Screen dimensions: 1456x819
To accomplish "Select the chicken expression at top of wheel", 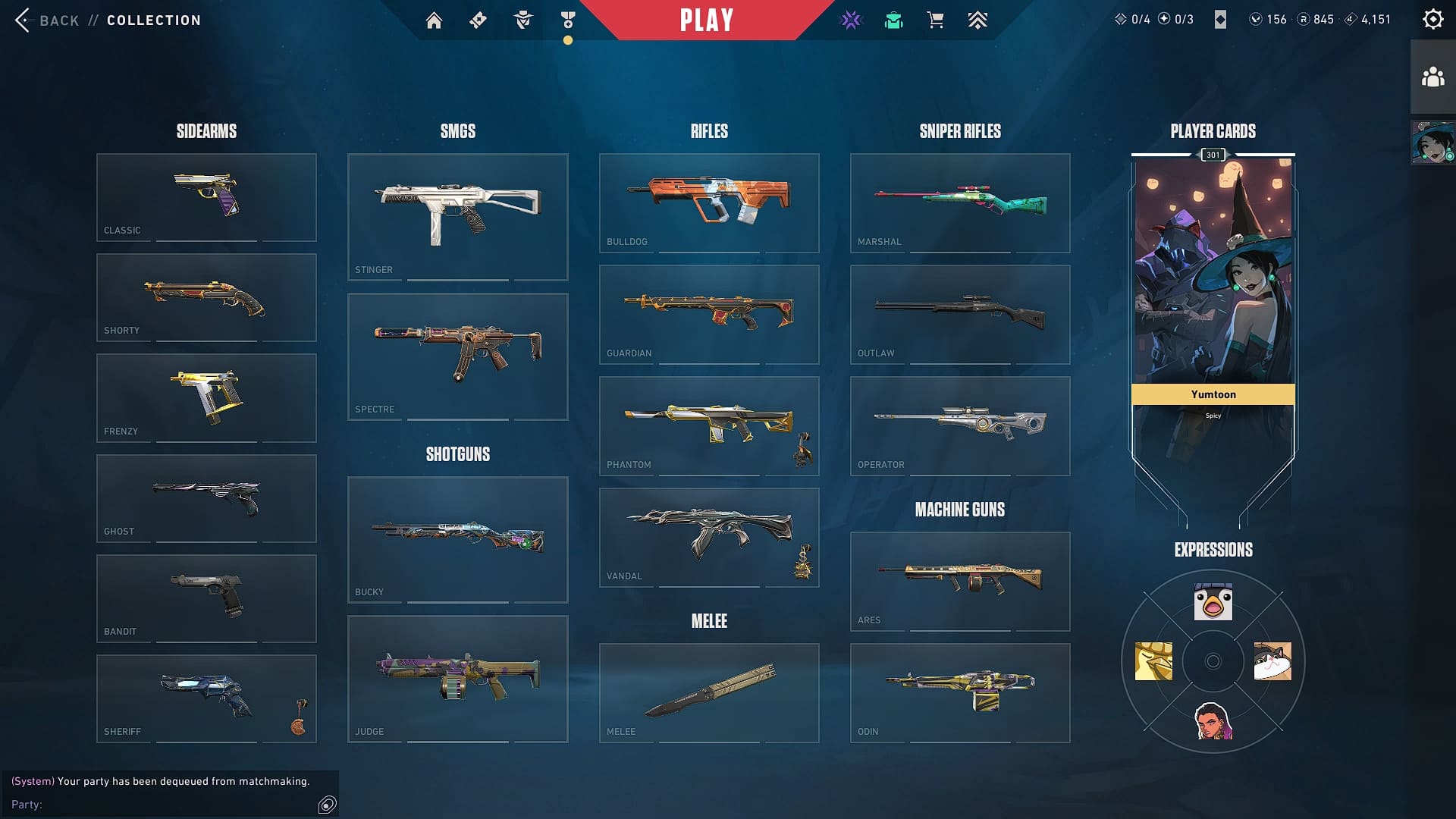I will pyautogui.click(x=1212, y=603).
